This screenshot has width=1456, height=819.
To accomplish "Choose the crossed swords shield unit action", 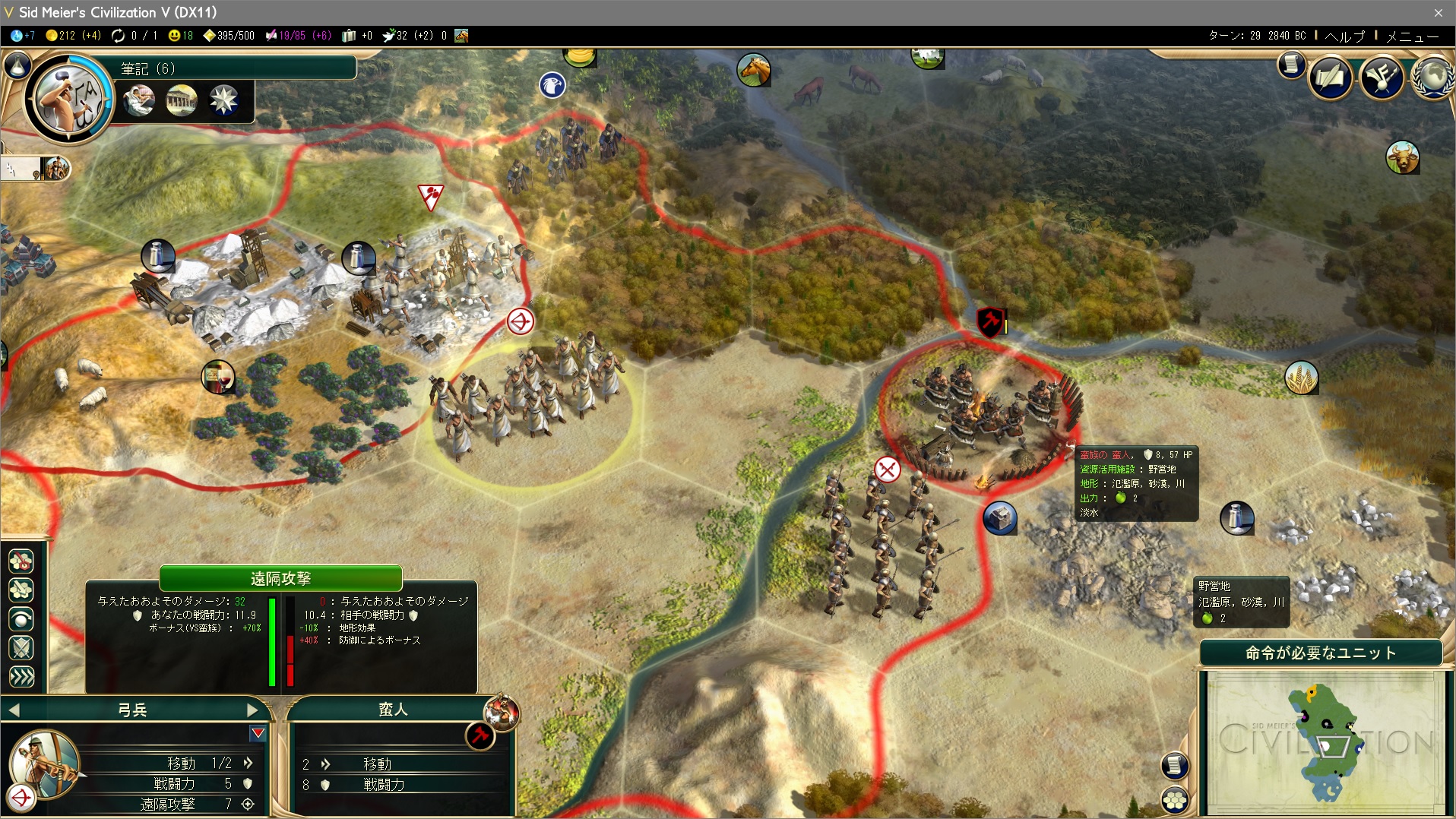I will 21,647.
